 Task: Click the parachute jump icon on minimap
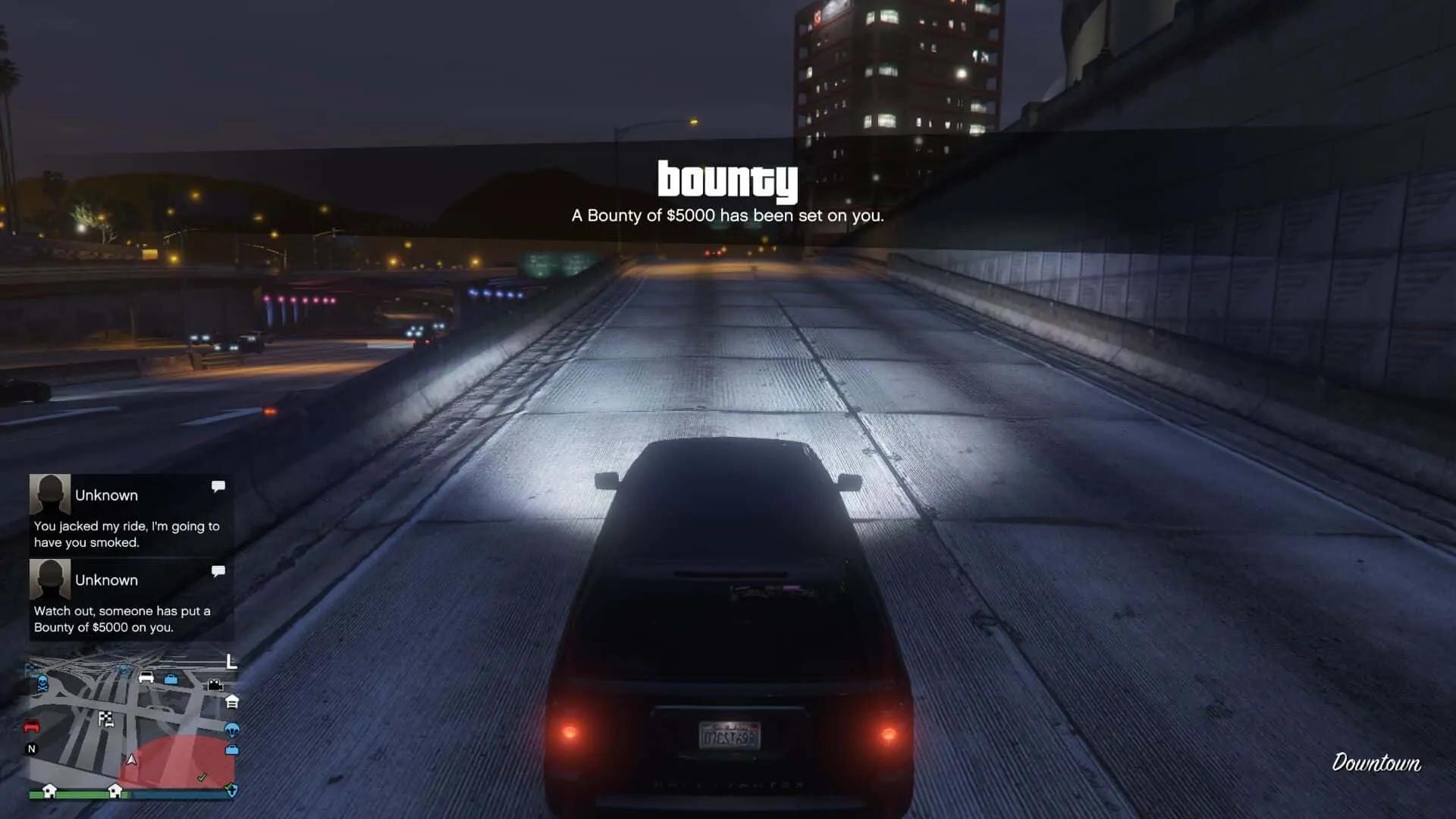coord(232,730)
